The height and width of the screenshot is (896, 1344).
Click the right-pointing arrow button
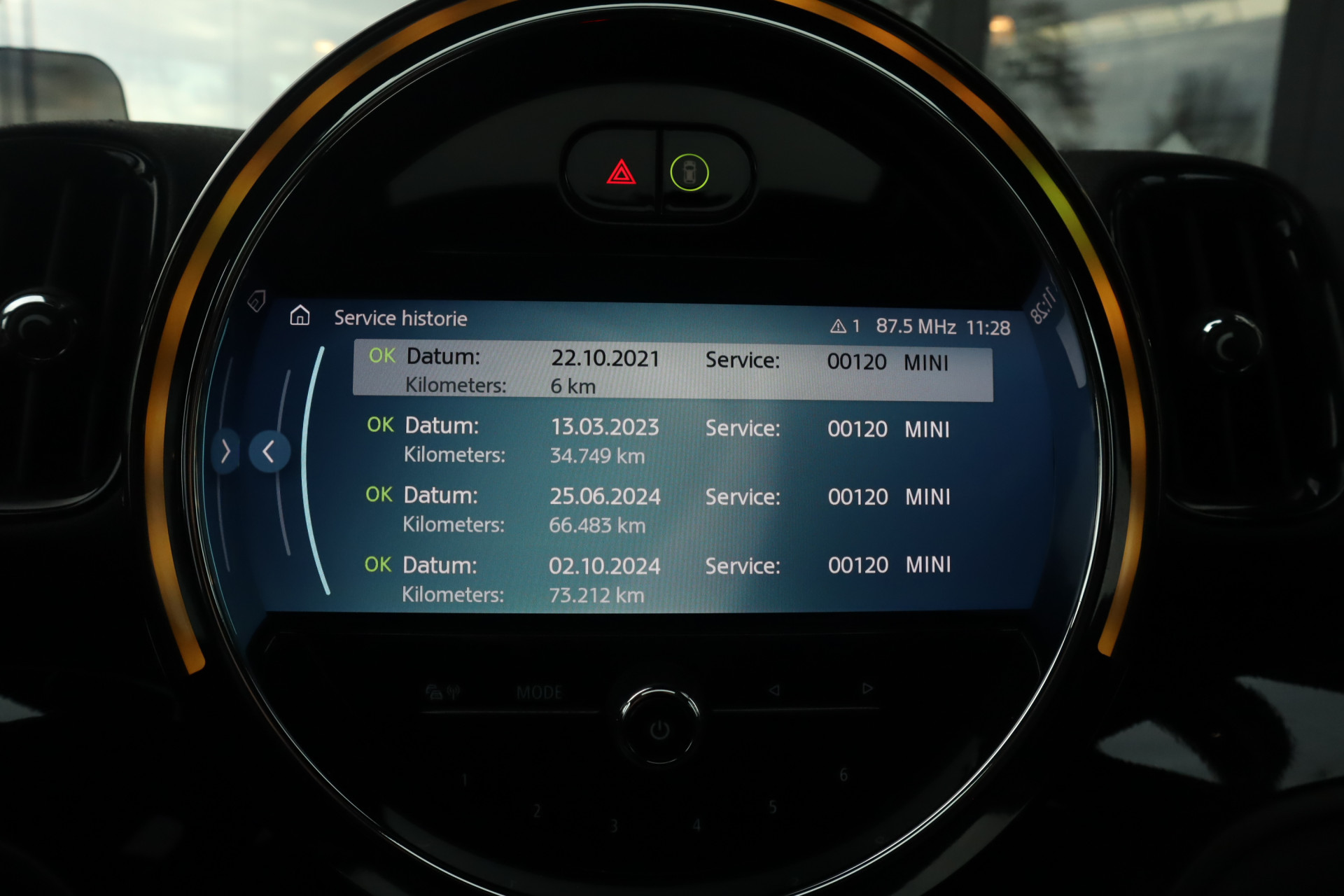coord(225,451)
